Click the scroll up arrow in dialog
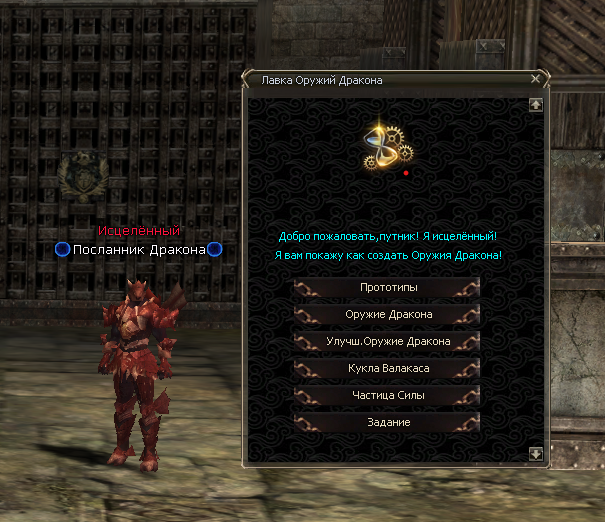 [x=536, y=103]
